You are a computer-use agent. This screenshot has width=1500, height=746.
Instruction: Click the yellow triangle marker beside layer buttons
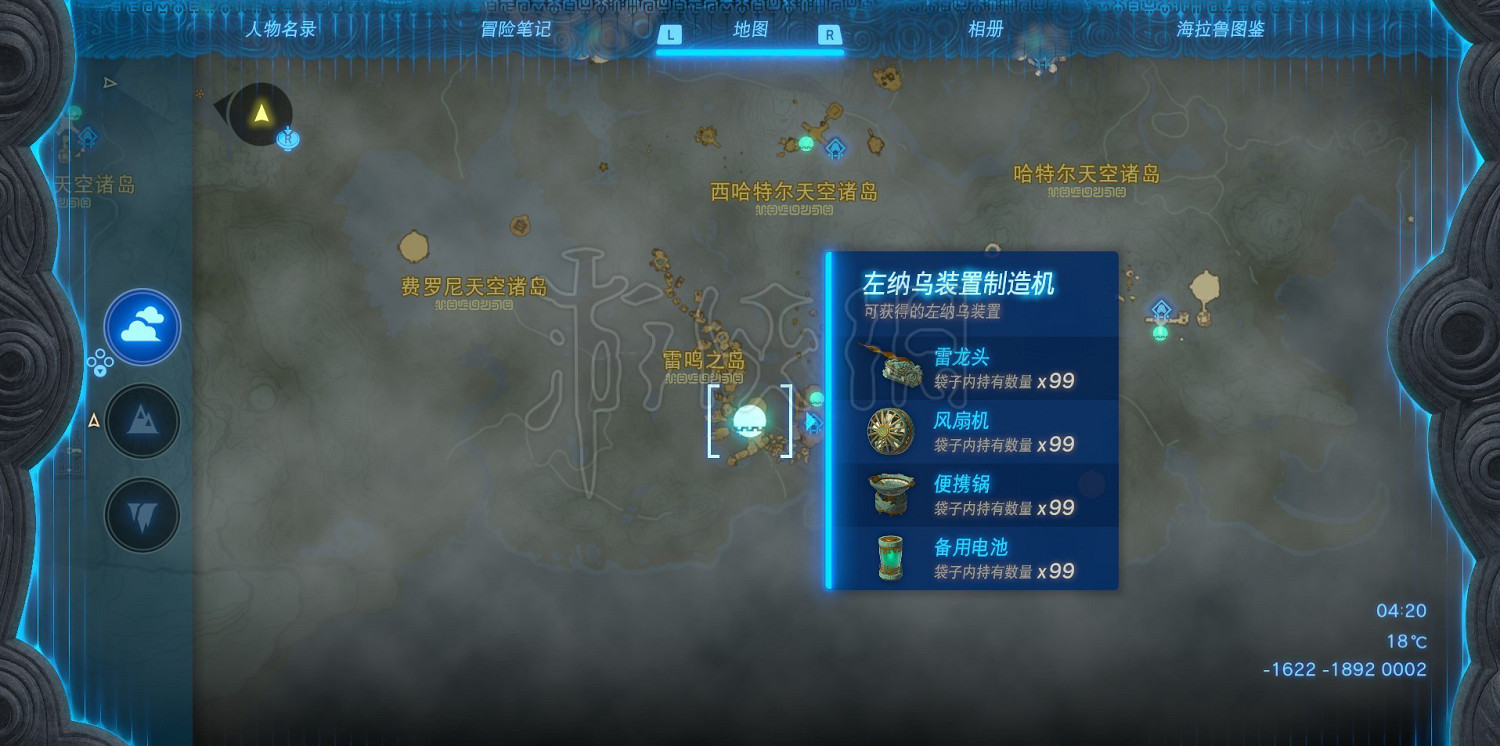pyautogui.click(x=93, y=422)
